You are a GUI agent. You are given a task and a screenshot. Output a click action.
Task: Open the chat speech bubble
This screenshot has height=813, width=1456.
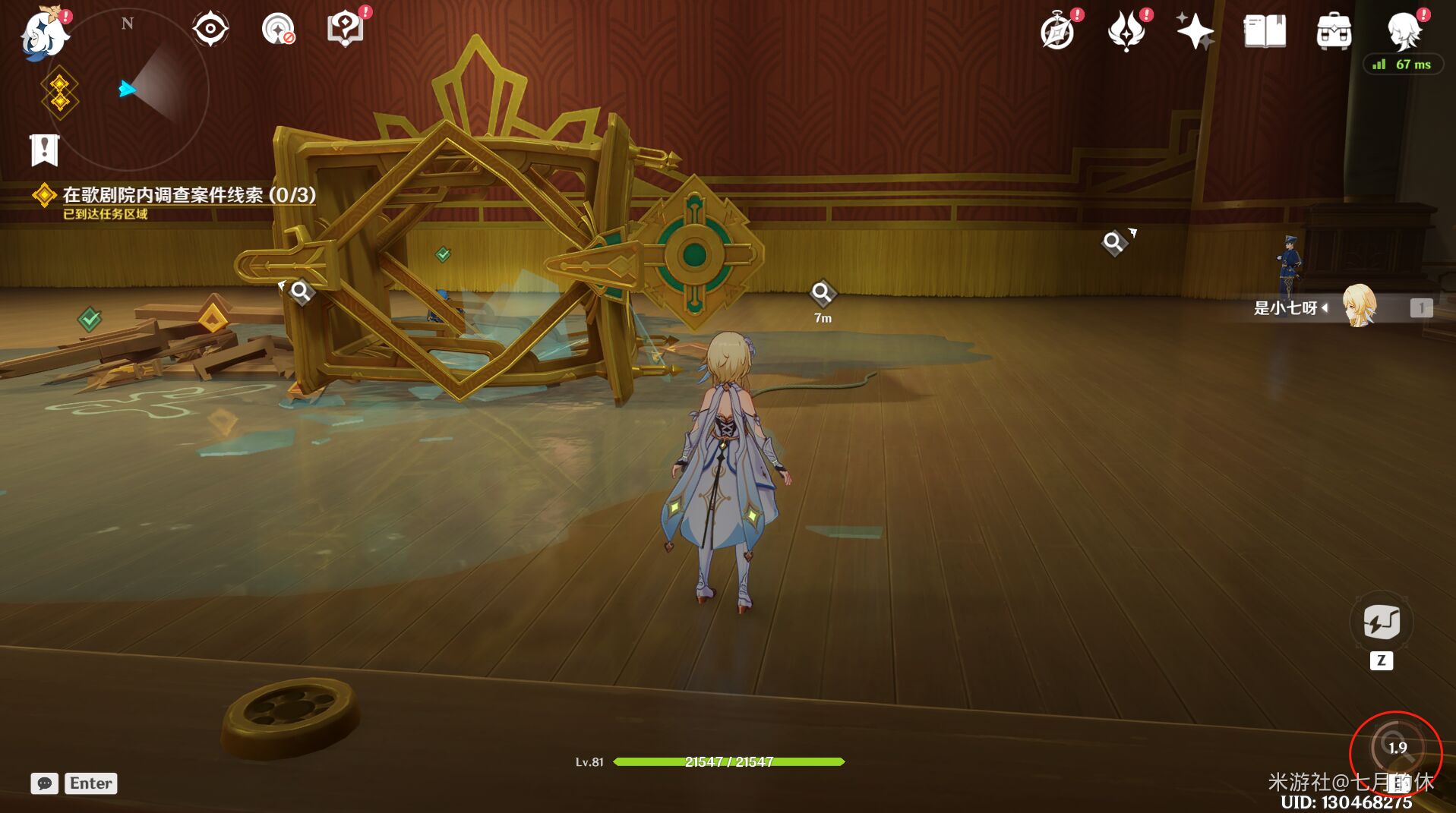coord(44,783)
